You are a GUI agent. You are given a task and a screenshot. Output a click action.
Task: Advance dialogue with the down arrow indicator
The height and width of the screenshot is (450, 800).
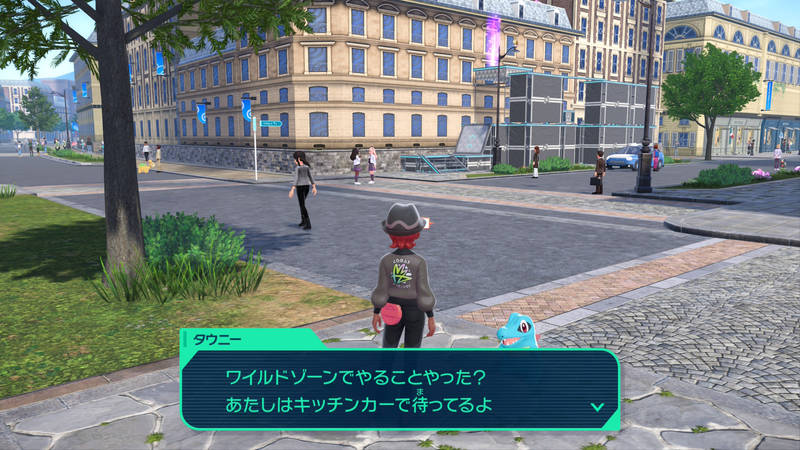point(597,406)
